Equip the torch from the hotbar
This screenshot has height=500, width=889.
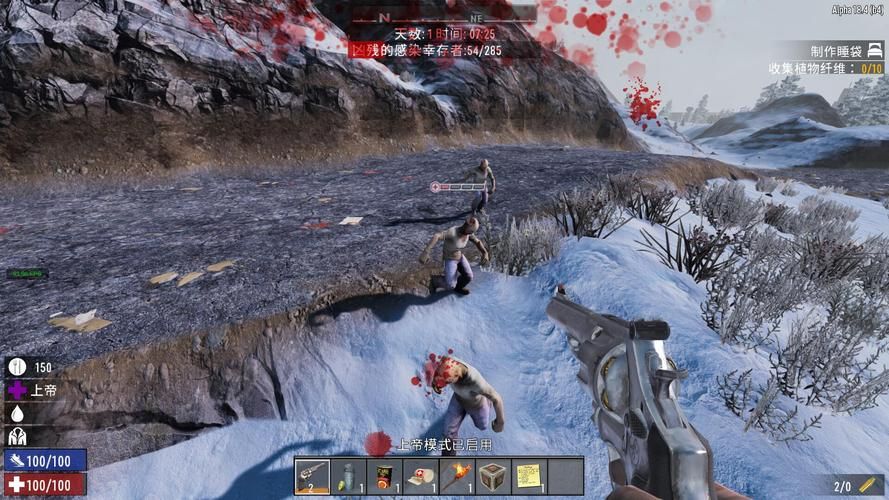coord(456,476)
